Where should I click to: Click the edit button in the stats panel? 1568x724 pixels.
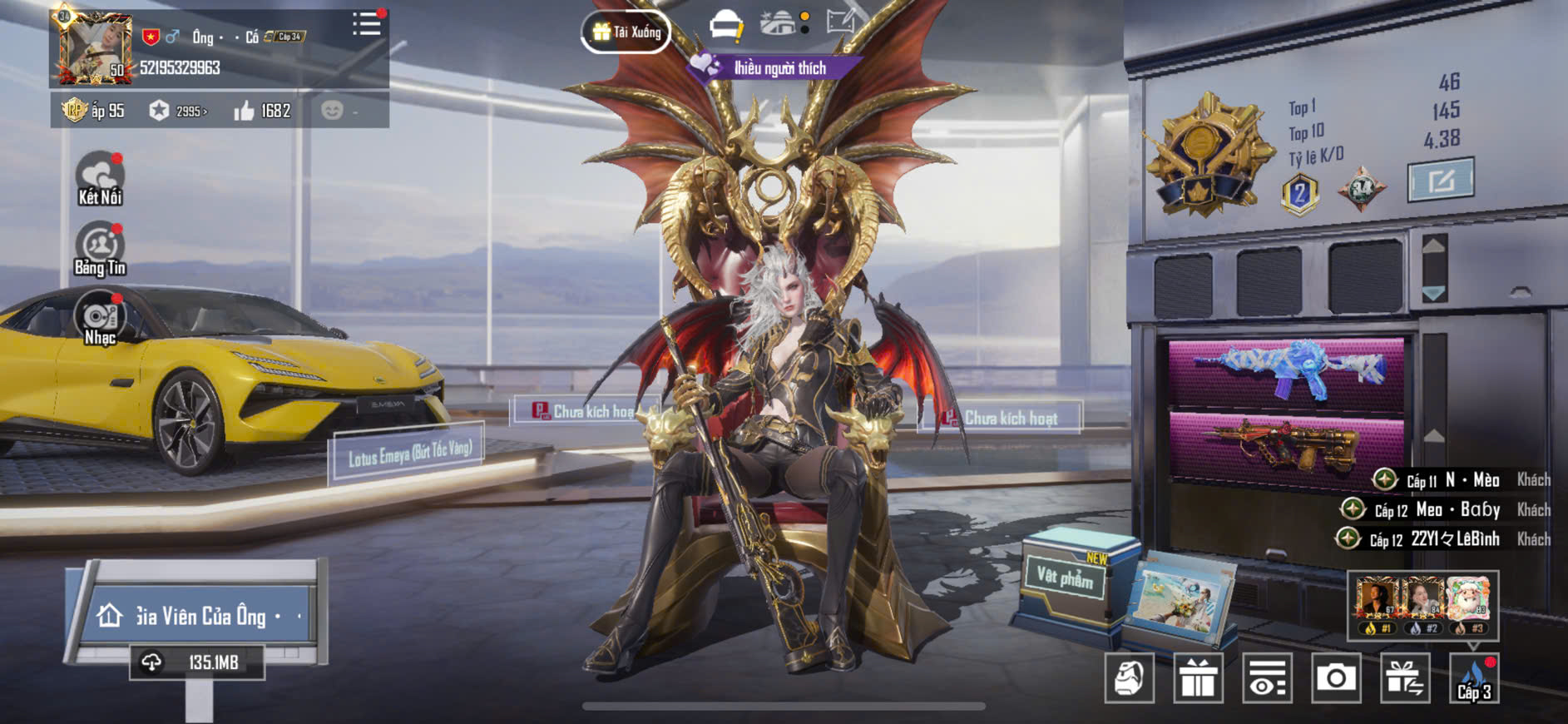tap(1440, 180)
